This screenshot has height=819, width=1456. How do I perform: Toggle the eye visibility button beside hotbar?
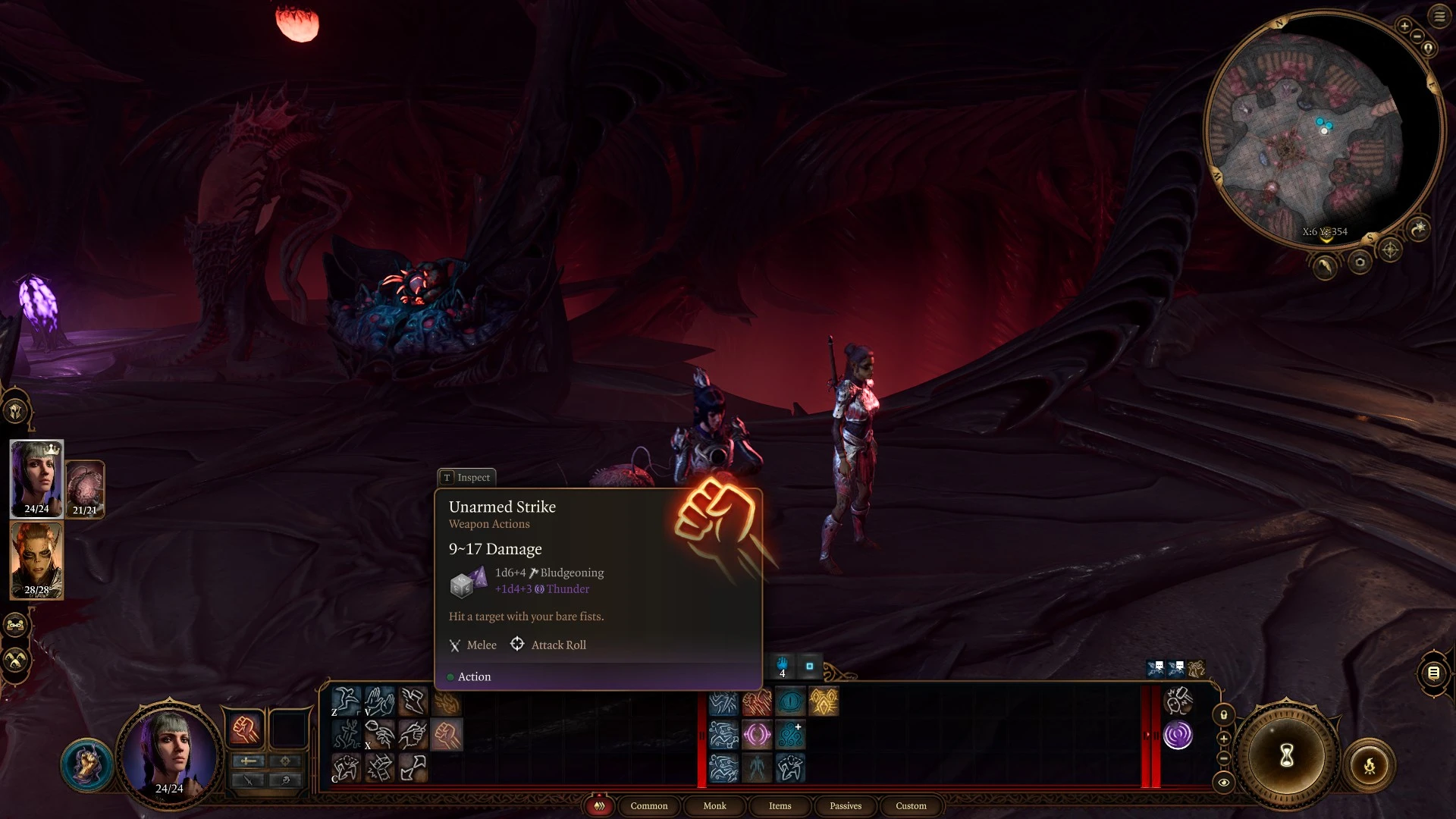1223,782
